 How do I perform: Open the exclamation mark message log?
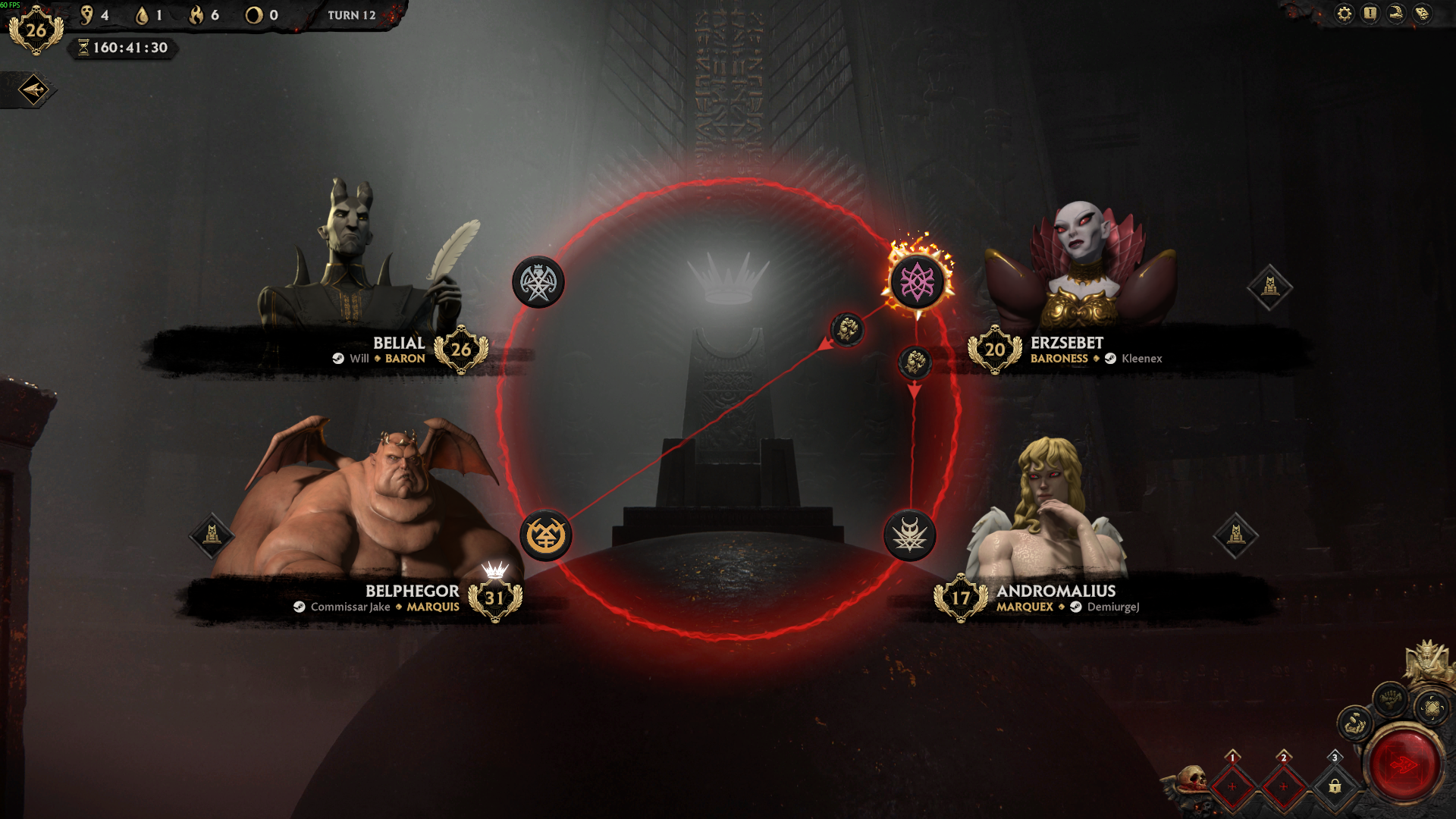coord(1370,14)
